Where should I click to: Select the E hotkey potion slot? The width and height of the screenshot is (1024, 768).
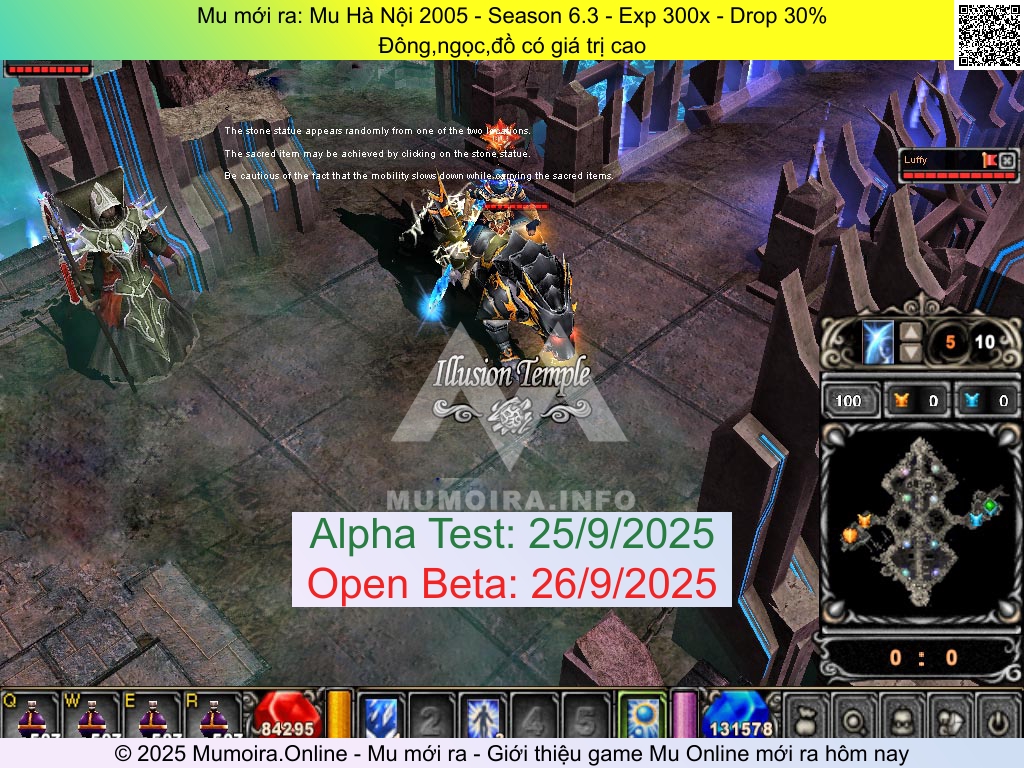point(152,716)
